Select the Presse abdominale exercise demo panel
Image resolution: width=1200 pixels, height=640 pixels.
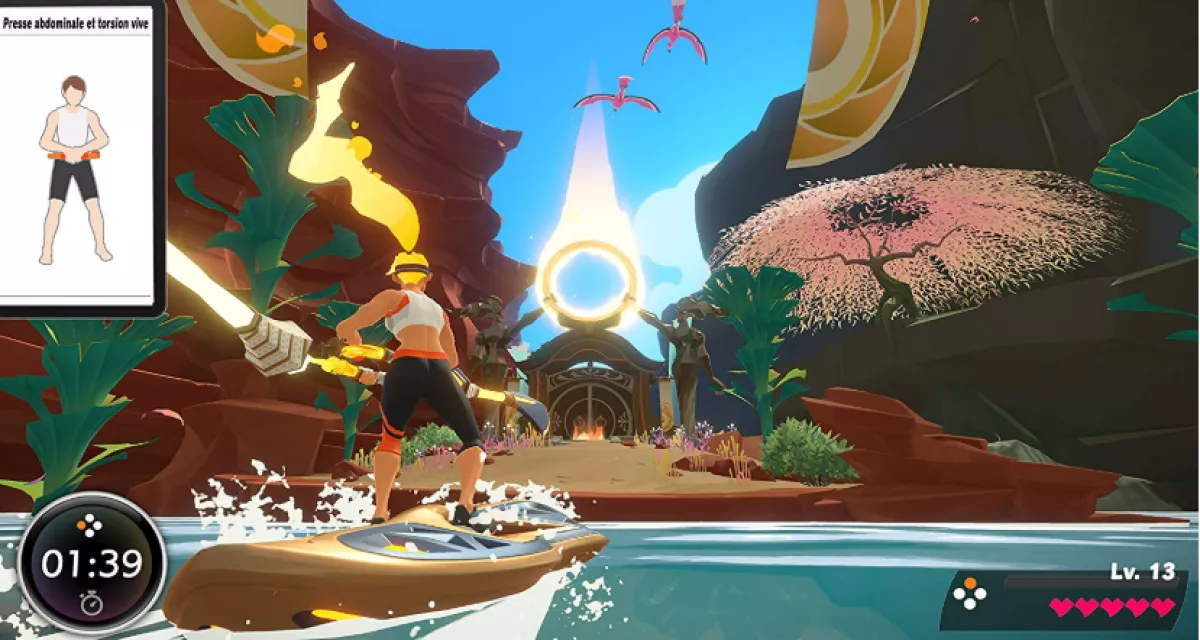77,158
